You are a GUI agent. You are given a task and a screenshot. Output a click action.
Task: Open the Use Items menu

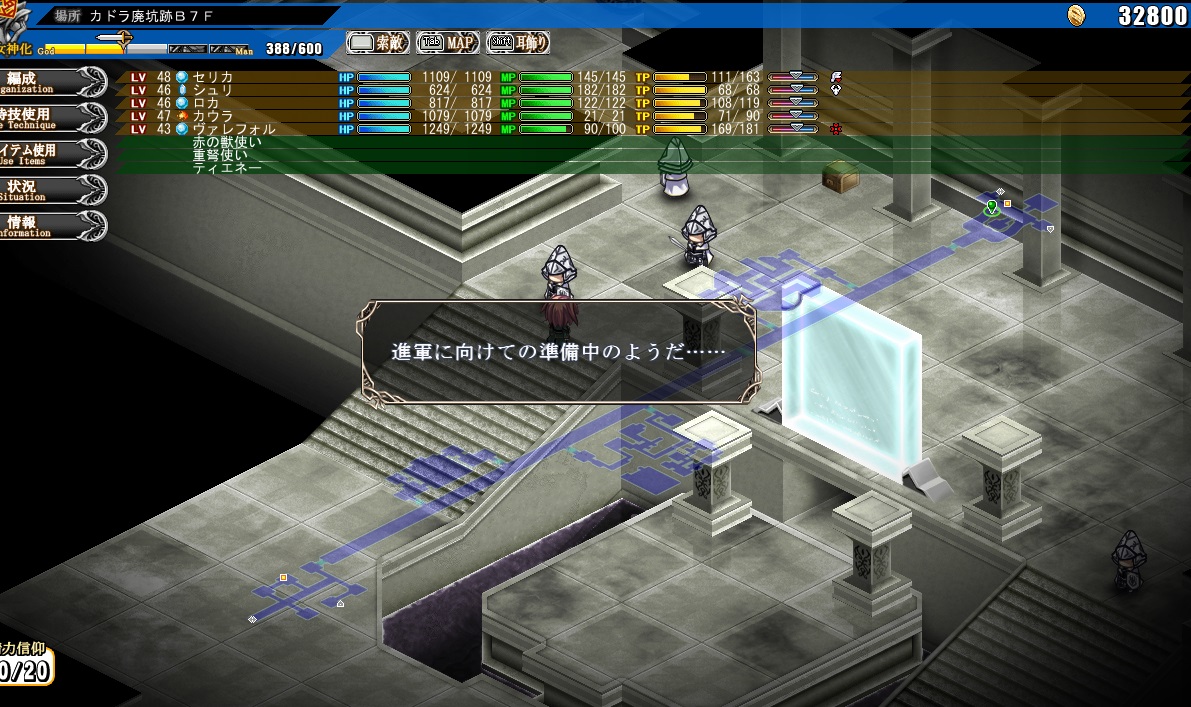[x=50, y=153]
